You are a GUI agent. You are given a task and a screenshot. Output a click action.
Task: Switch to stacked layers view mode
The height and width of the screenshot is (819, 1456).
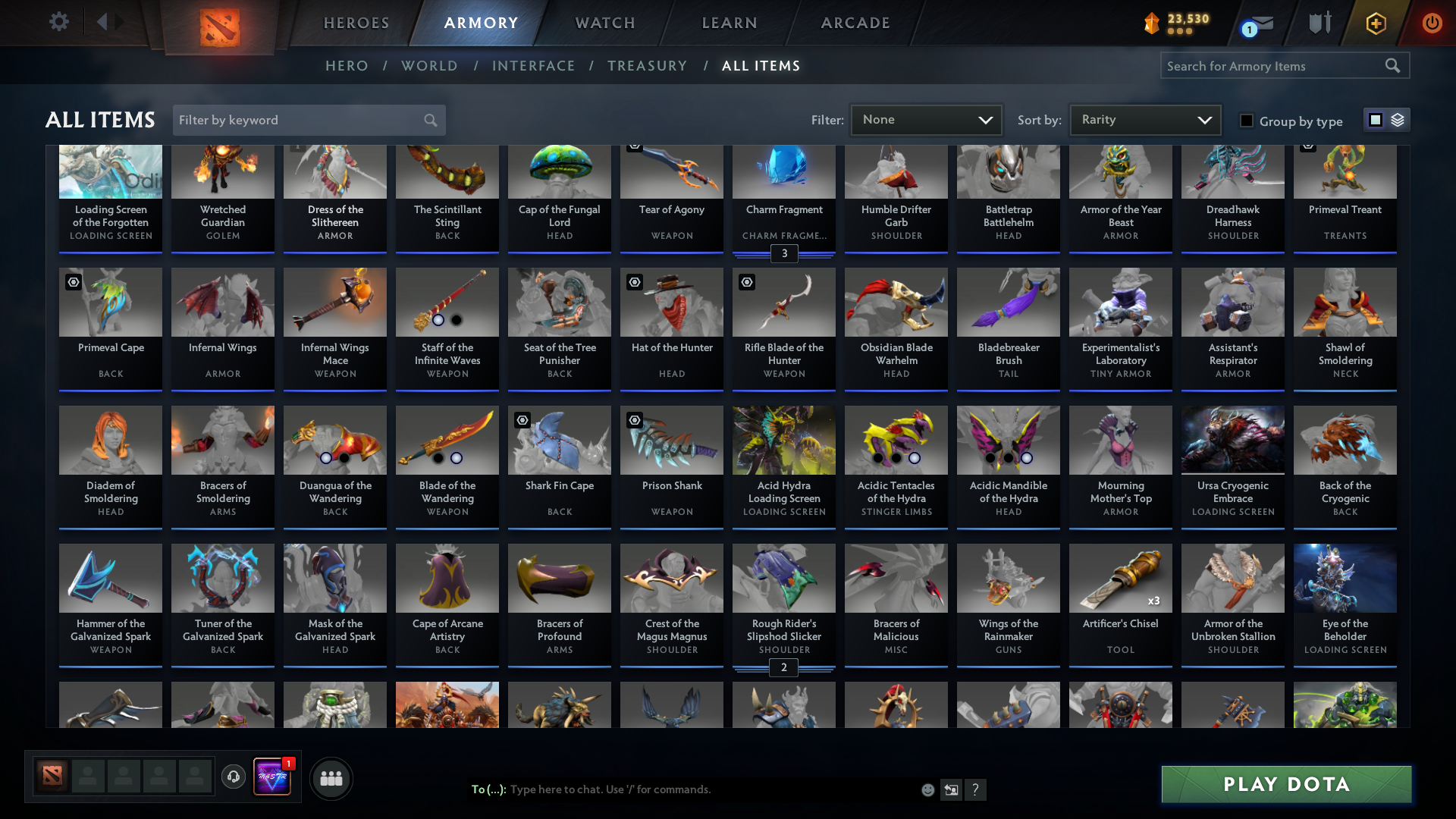pos(1398,119)
